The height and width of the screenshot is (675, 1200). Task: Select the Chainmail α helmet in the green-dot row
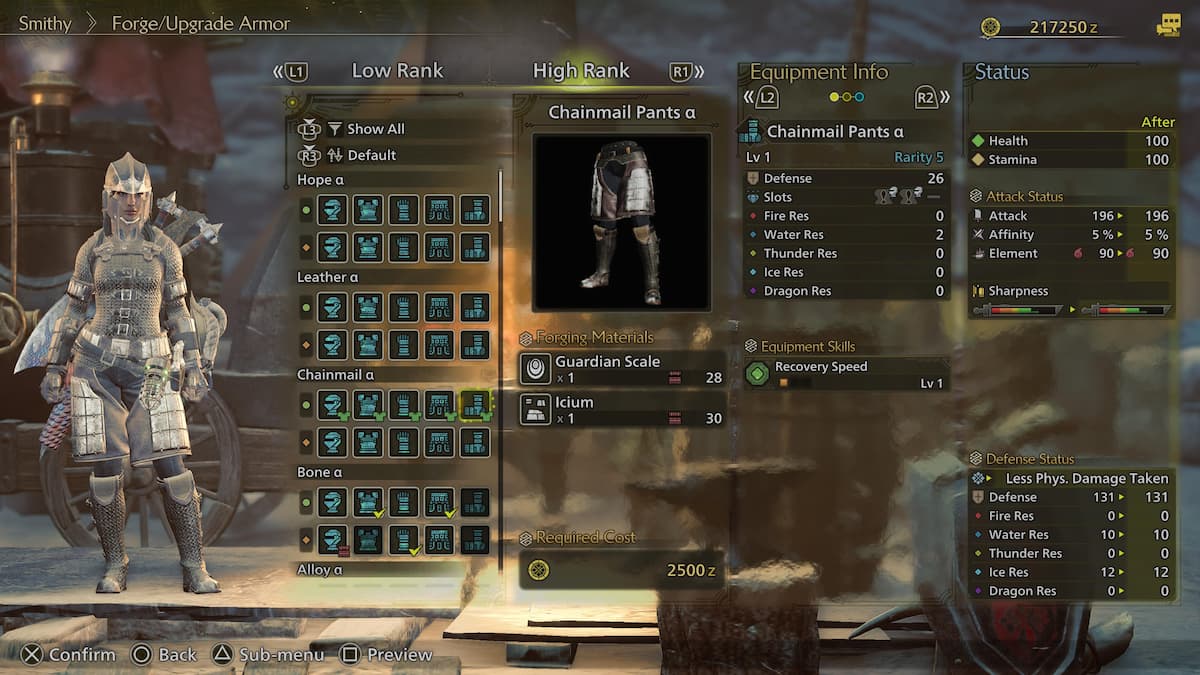point(332,405)
